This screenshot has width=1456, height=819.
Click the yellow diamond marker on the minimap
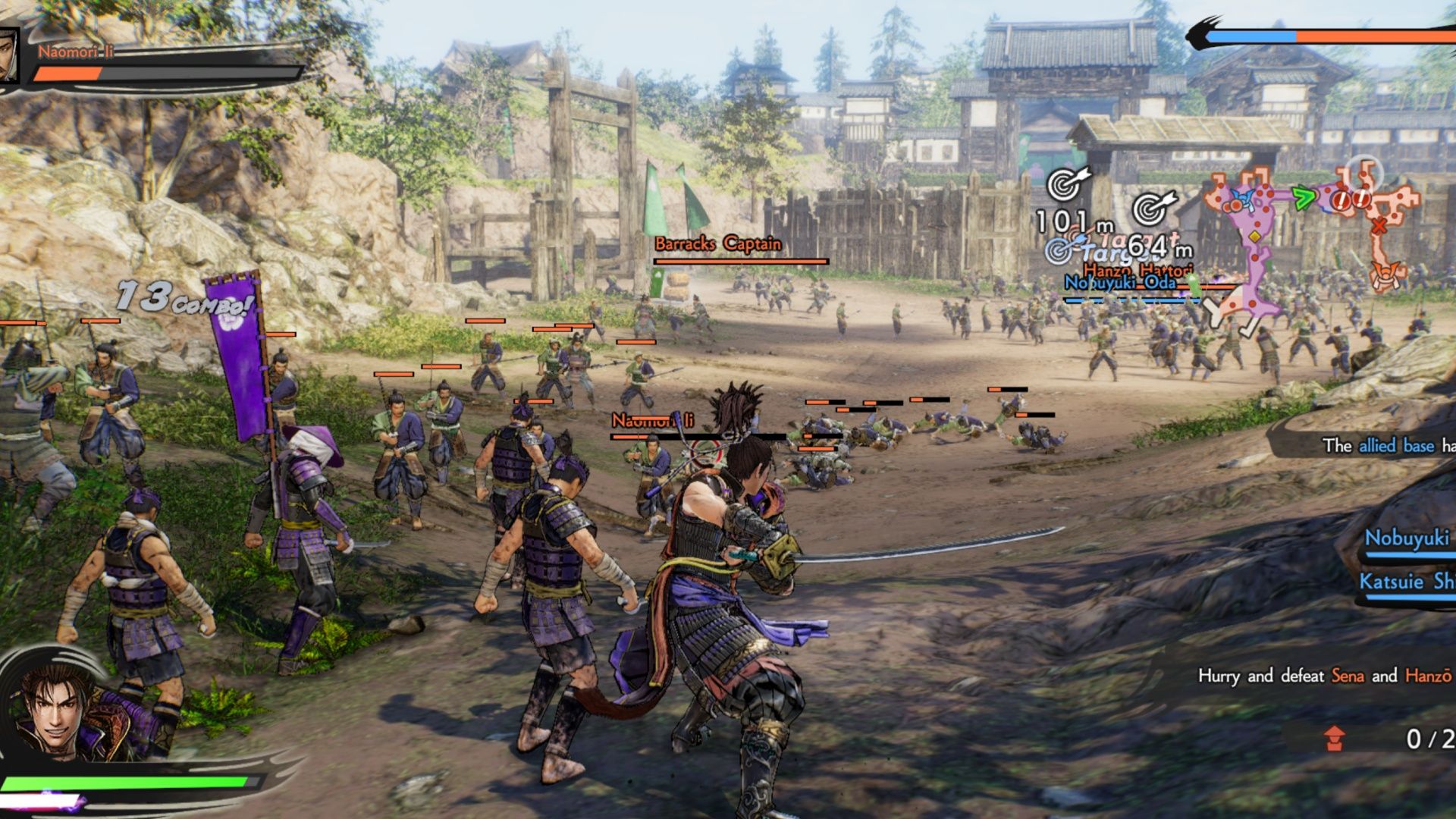tap(1254, 237)
